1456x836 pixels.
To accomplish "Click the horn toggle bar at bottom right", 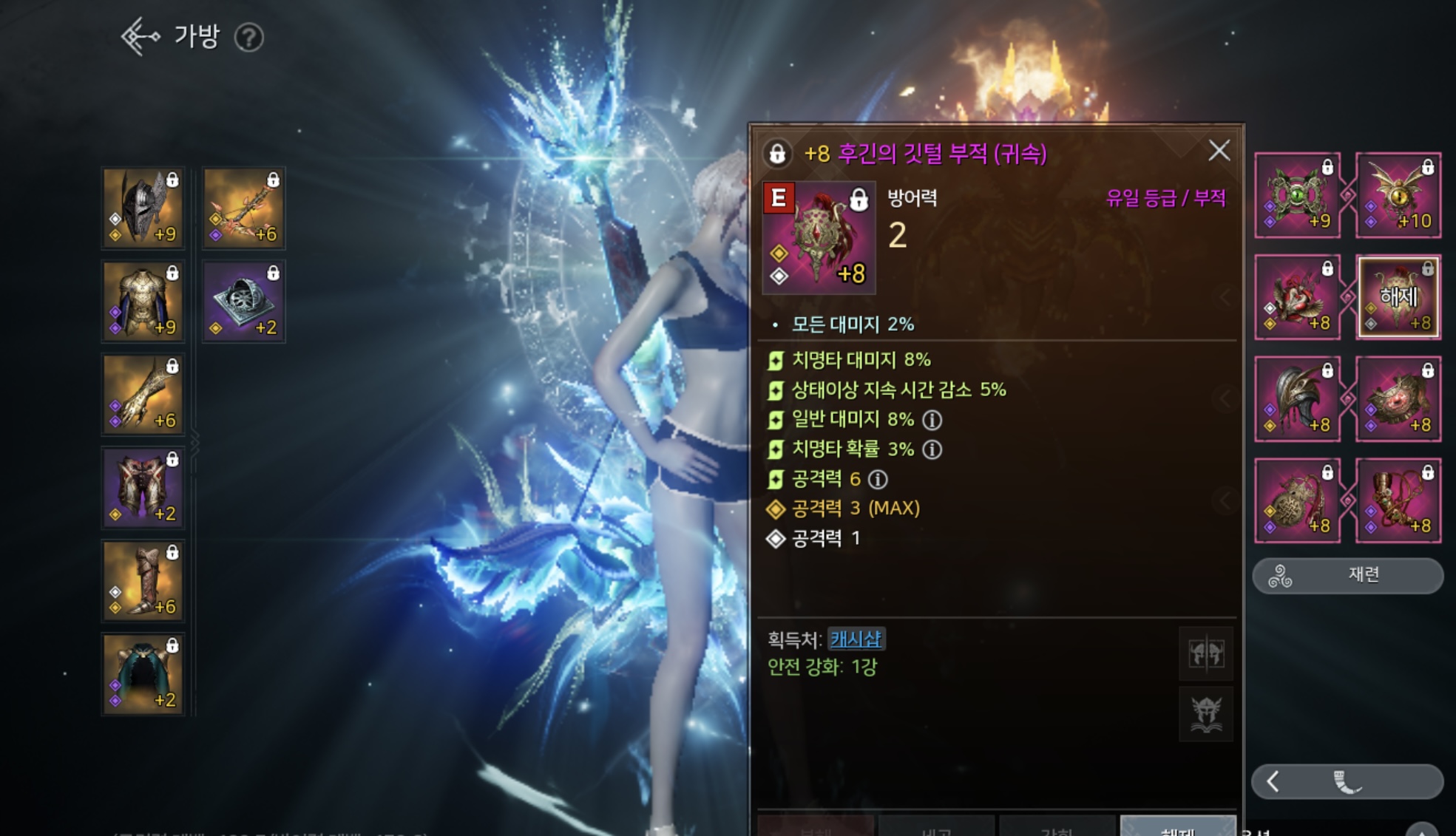I will [x=1347, y=781].
